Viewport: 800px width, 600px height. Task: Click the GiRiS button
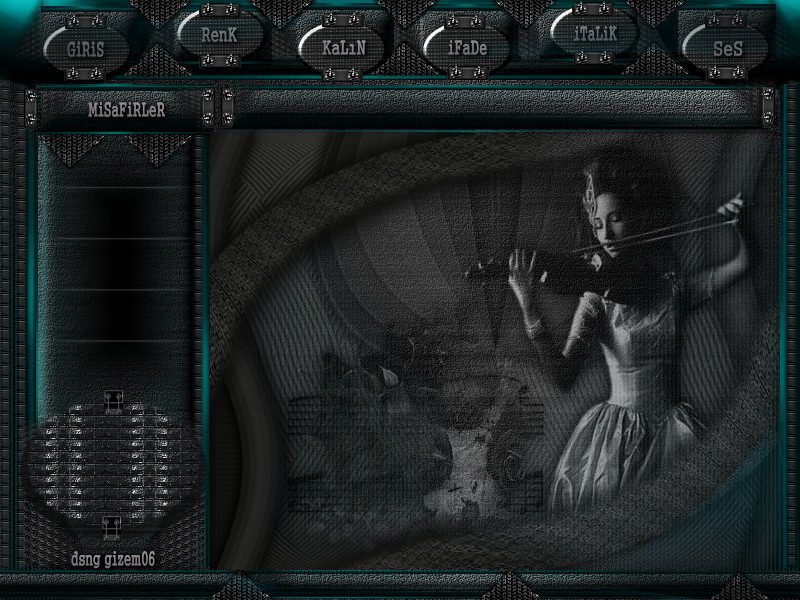87,47
